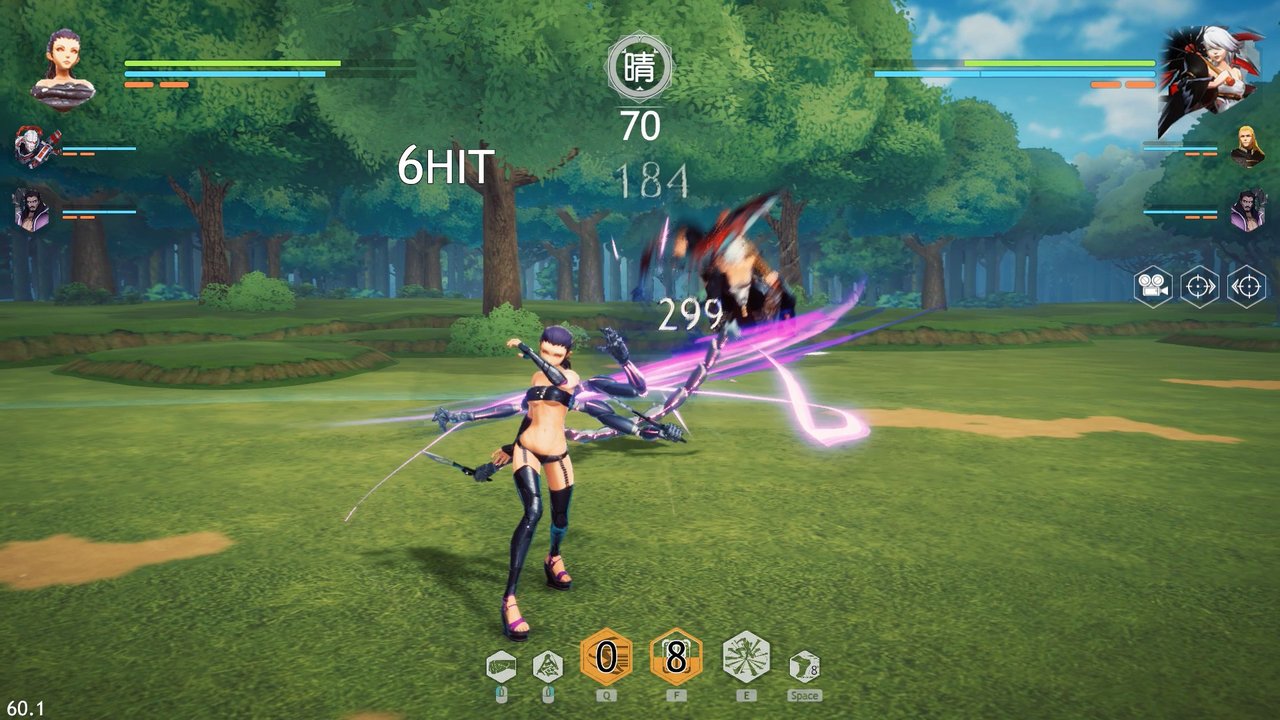Toggle the camera lock button
This screenshot has width=1280, height=720.
point(1153,286)
